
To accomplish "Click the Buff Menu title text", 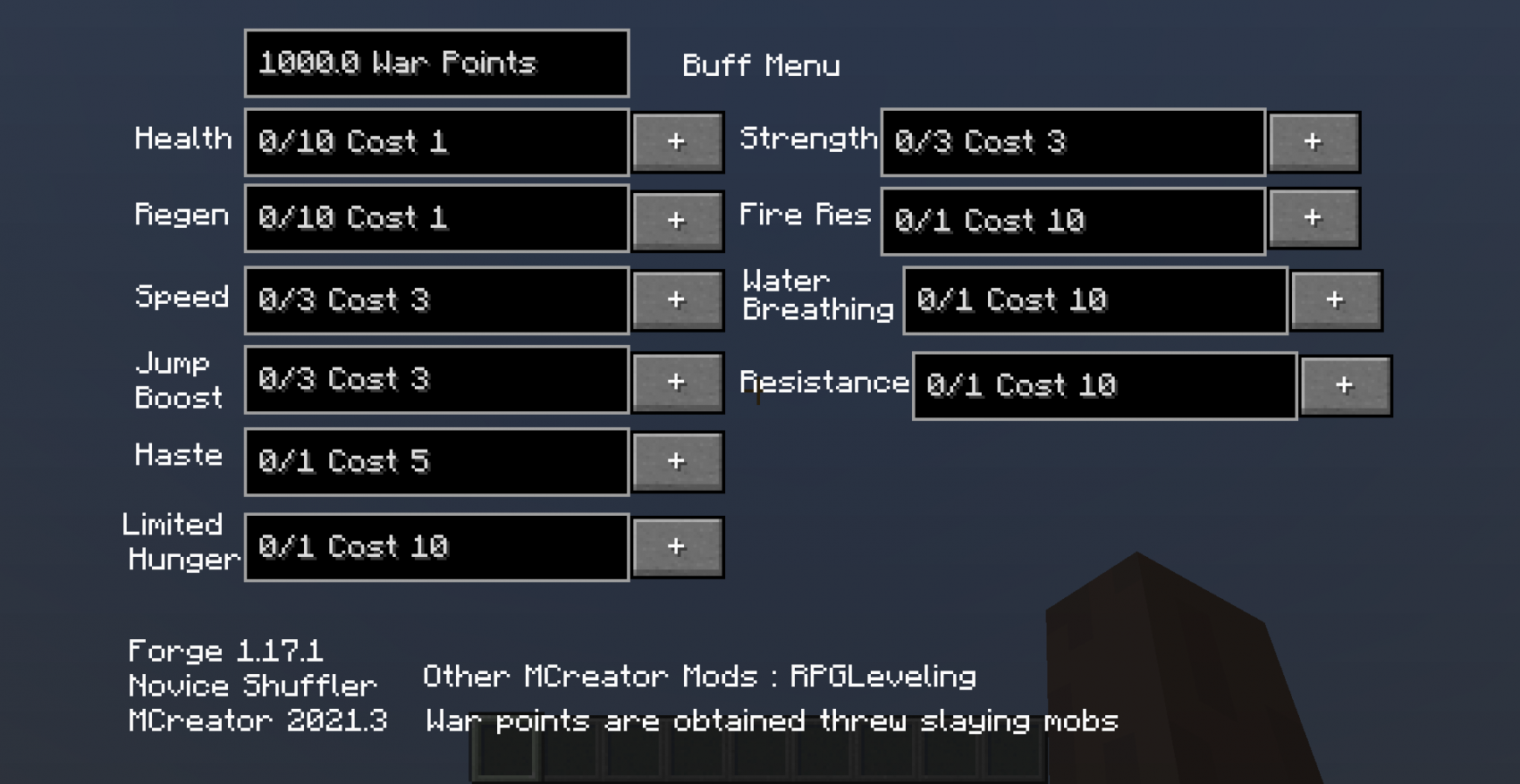I will (x=761, y=64).
